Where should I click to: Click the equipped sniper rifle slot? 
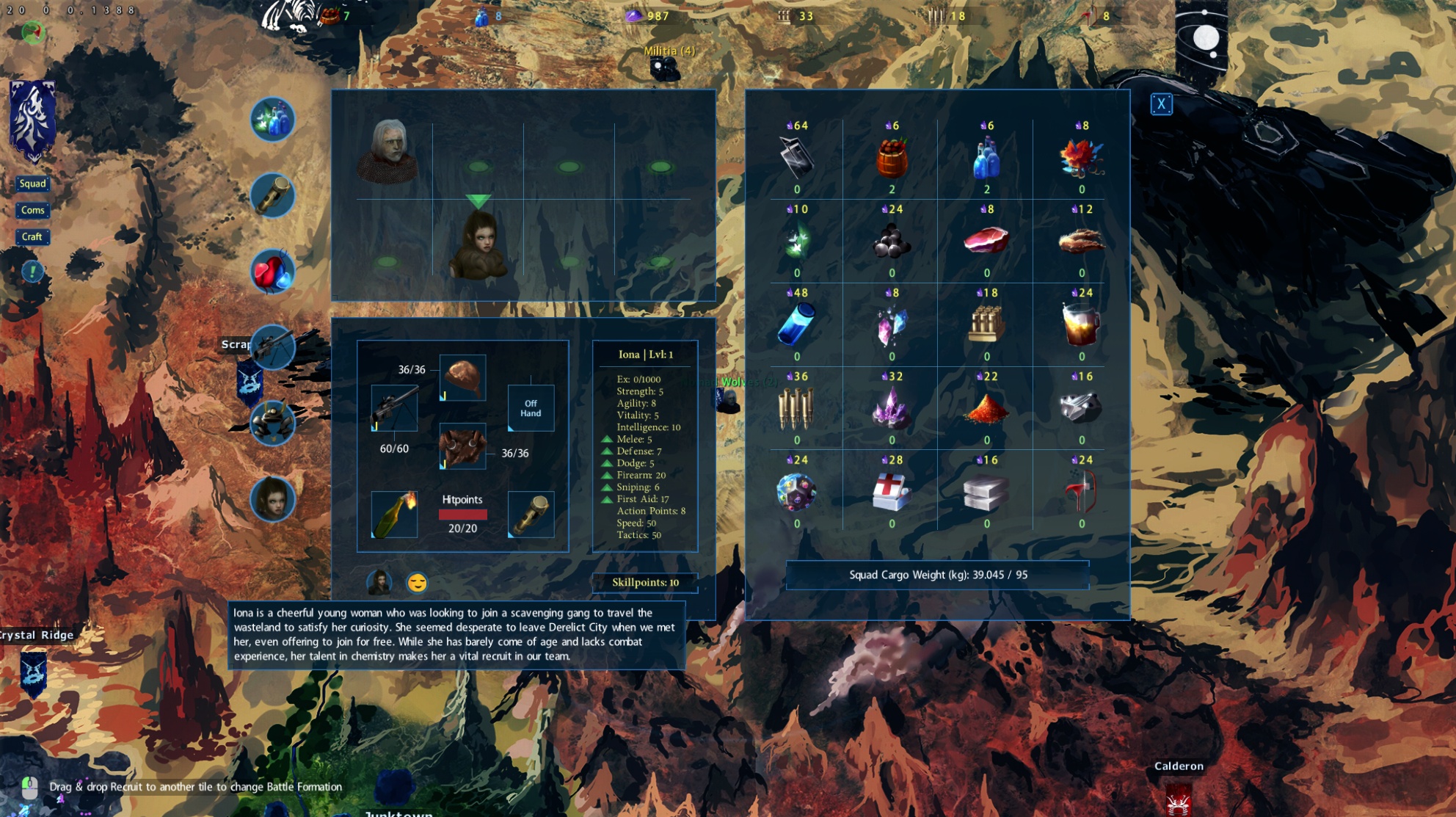(394, 408)
